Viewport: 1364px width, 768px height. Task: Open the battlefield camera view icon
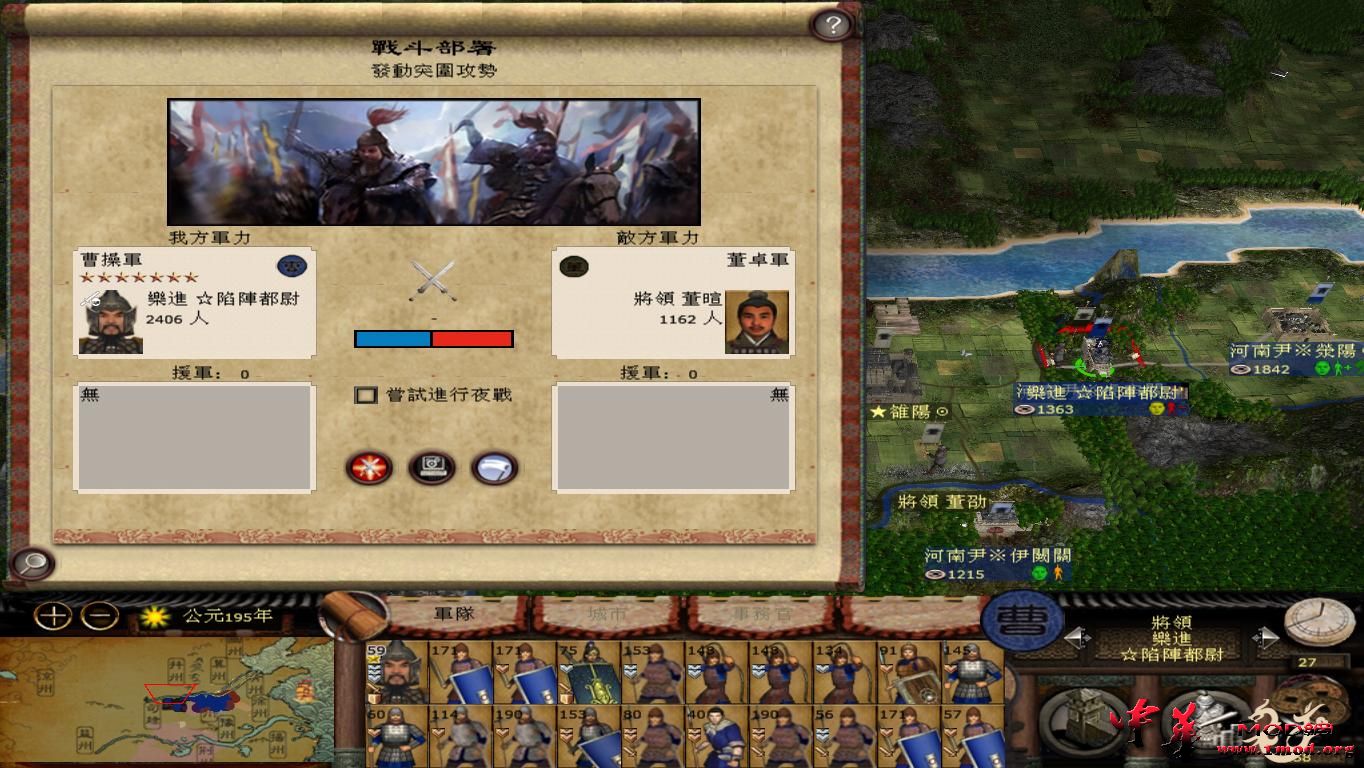click(x=432, y=468)
